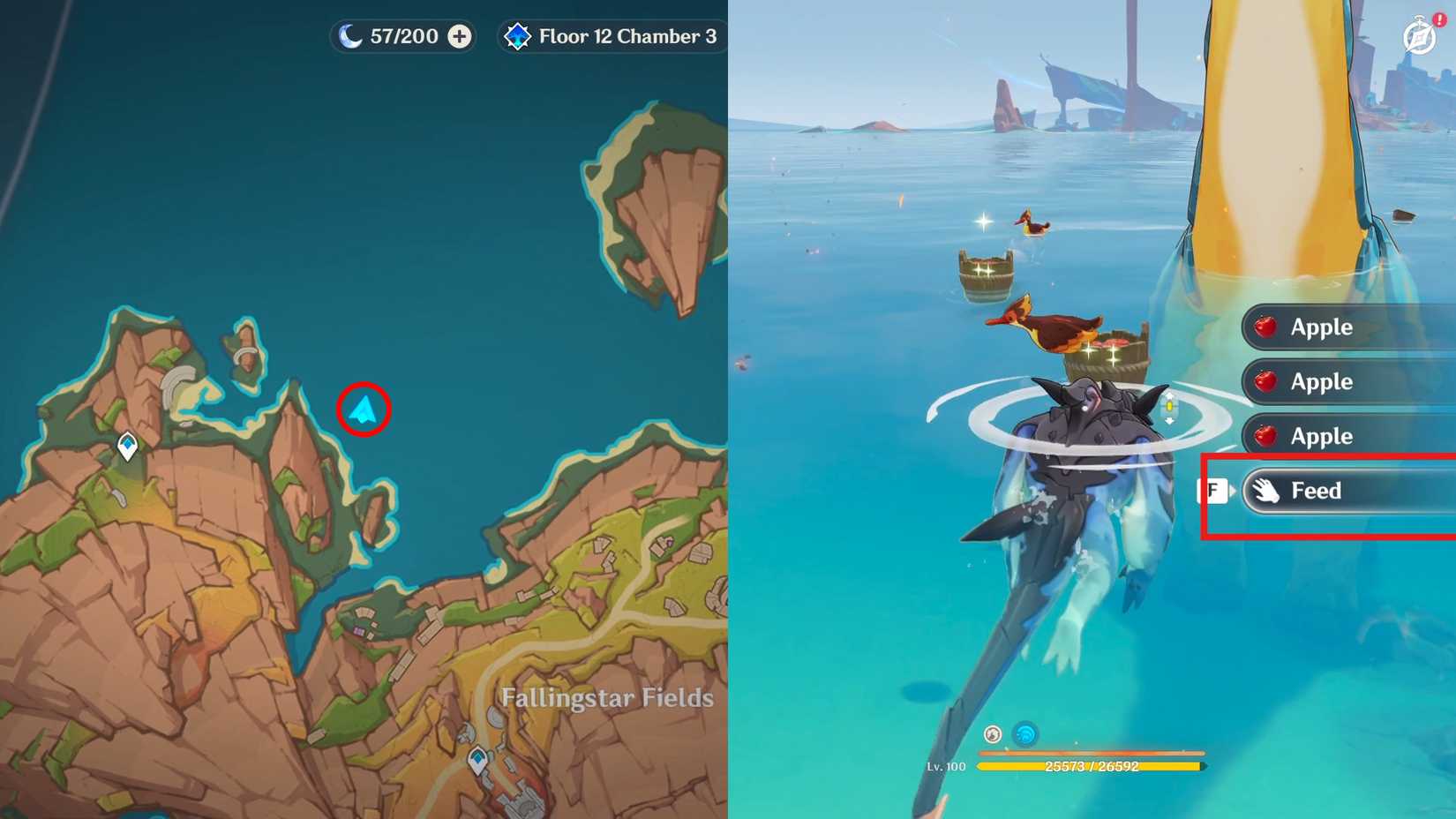Click the apple icon on the third Apple option
Viewport: 1456px width, 819px height.
(x=1265, y=436)
